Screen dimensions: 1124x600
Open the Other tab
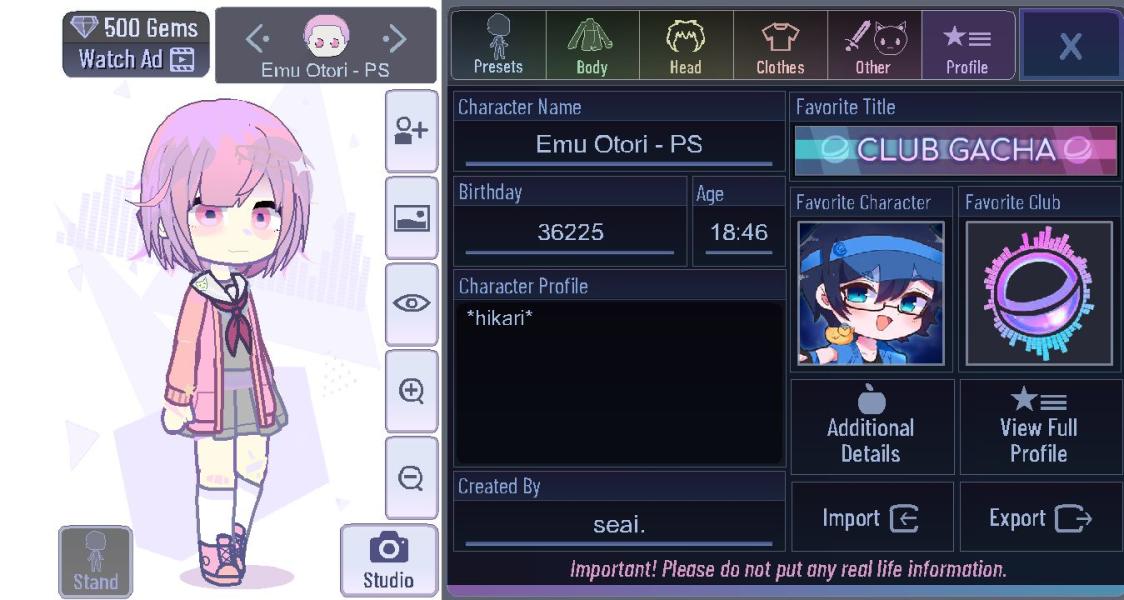[873, 45]
